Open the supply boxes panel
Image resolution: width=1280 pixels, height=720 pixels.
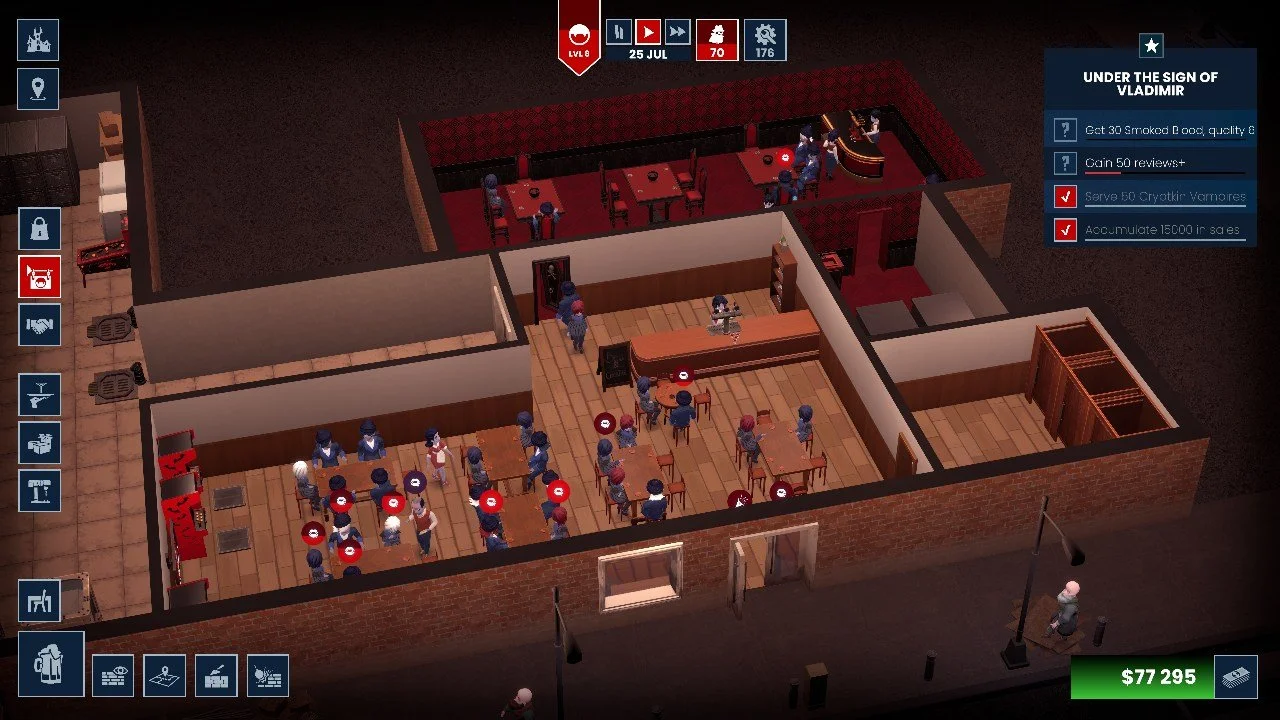(39, 442)
